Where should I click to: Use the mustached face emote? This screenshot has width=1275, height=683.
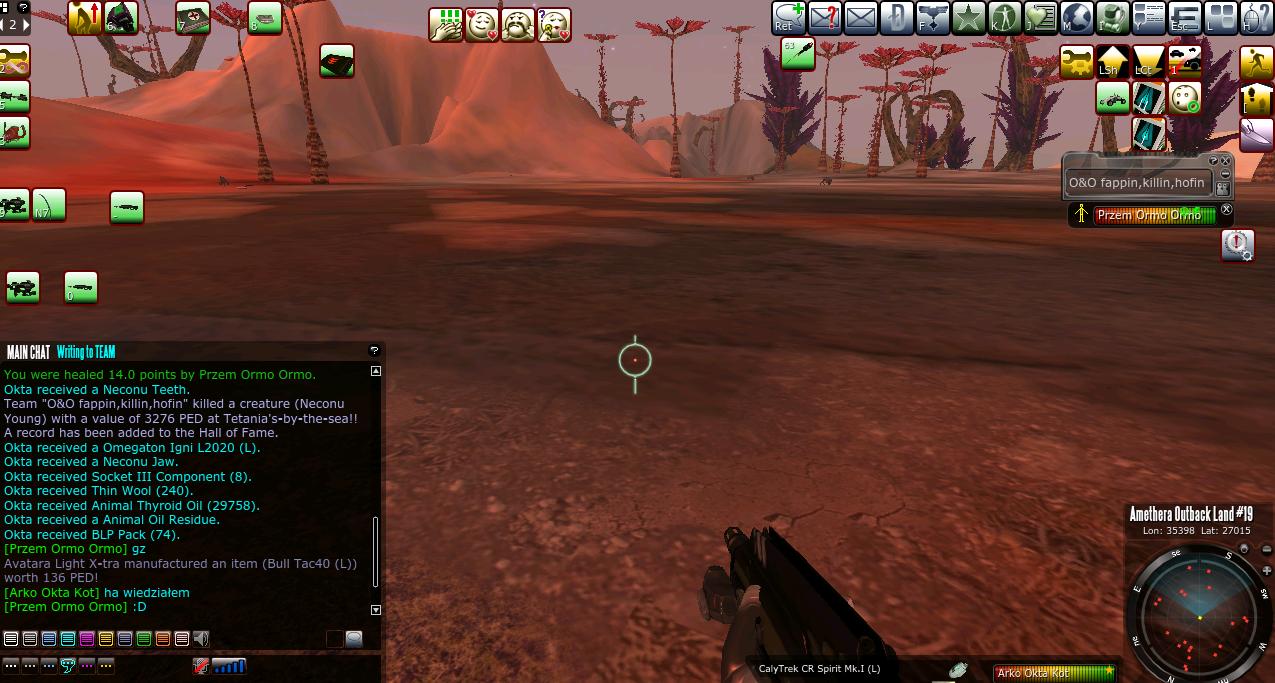pyautogui.click(x=518, y=24)
